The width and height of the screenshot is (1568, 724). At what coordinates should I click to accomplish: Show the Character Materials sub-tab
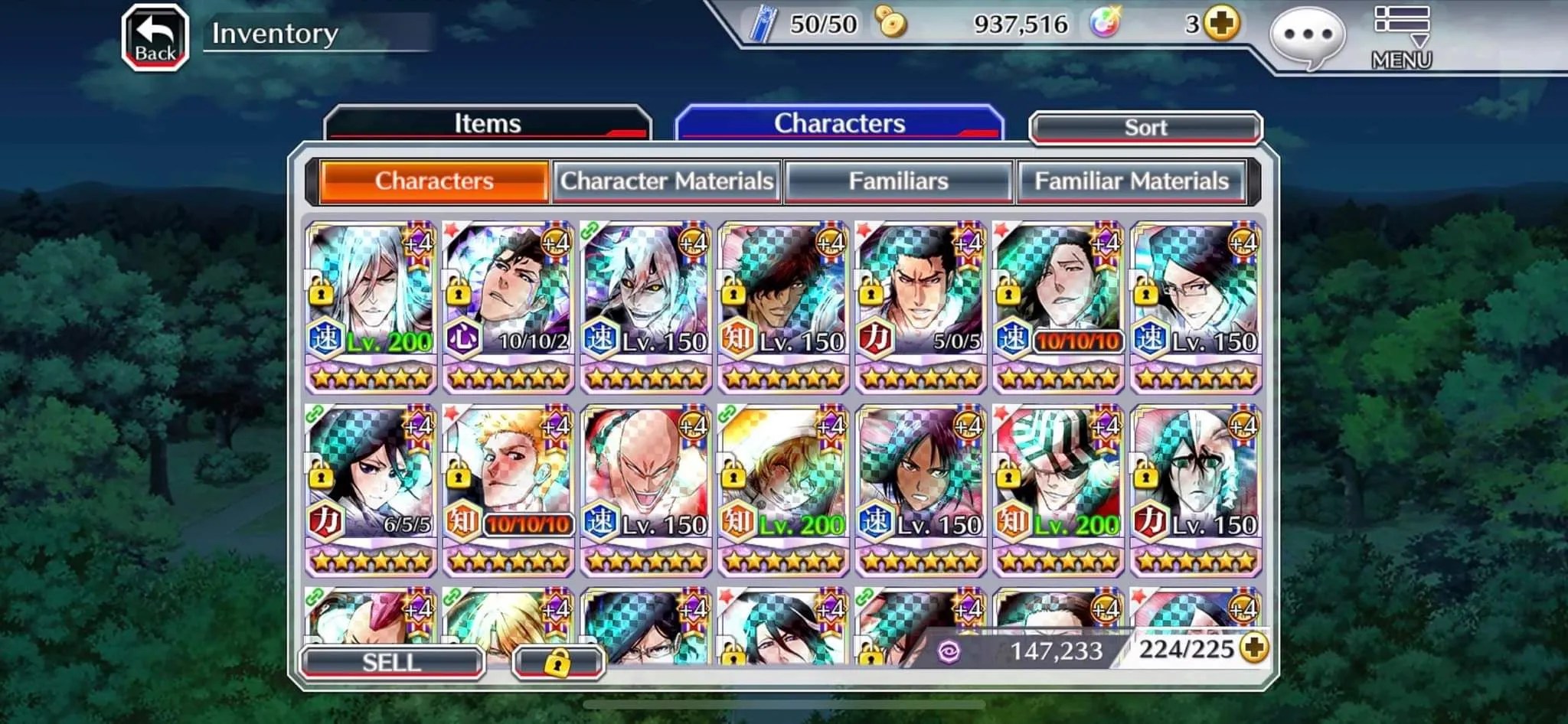[x=666, y=181]
